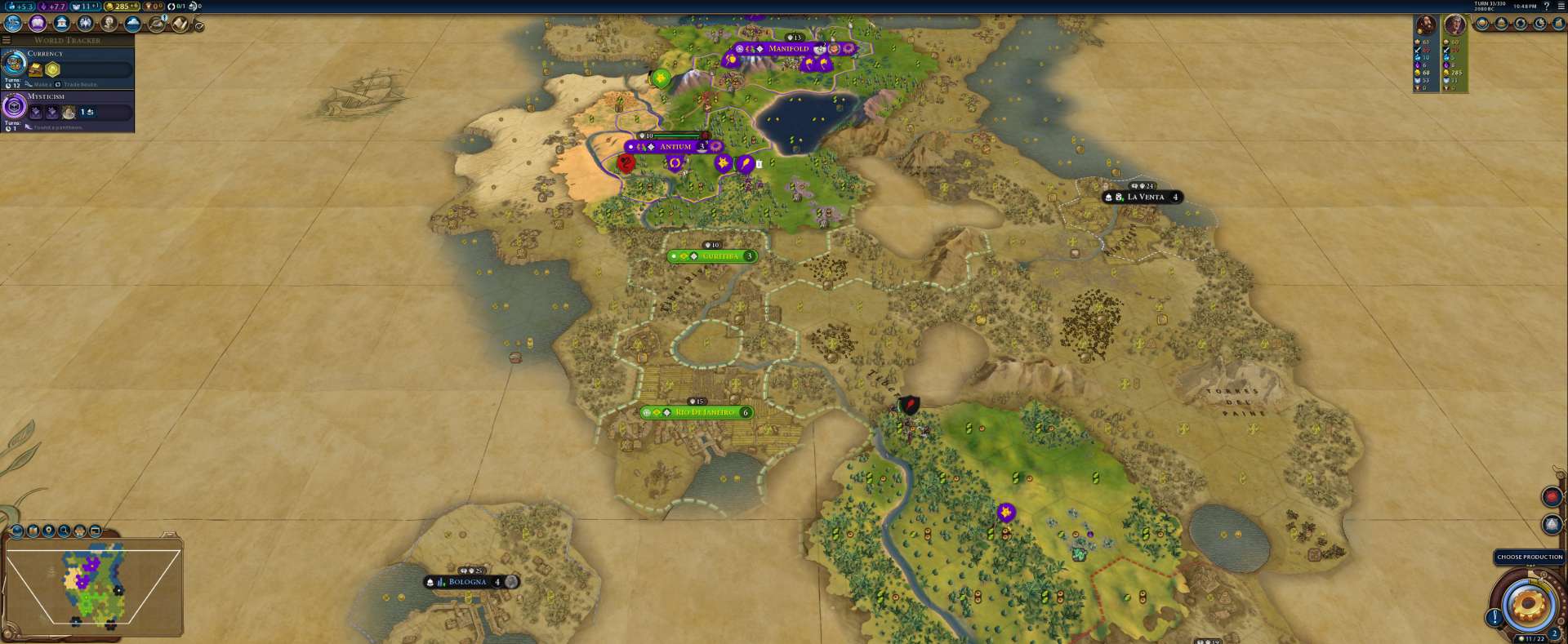Open the main game menu hamburger
The height and width of the screenshot is (644, 1568).
coord(1561,6)
